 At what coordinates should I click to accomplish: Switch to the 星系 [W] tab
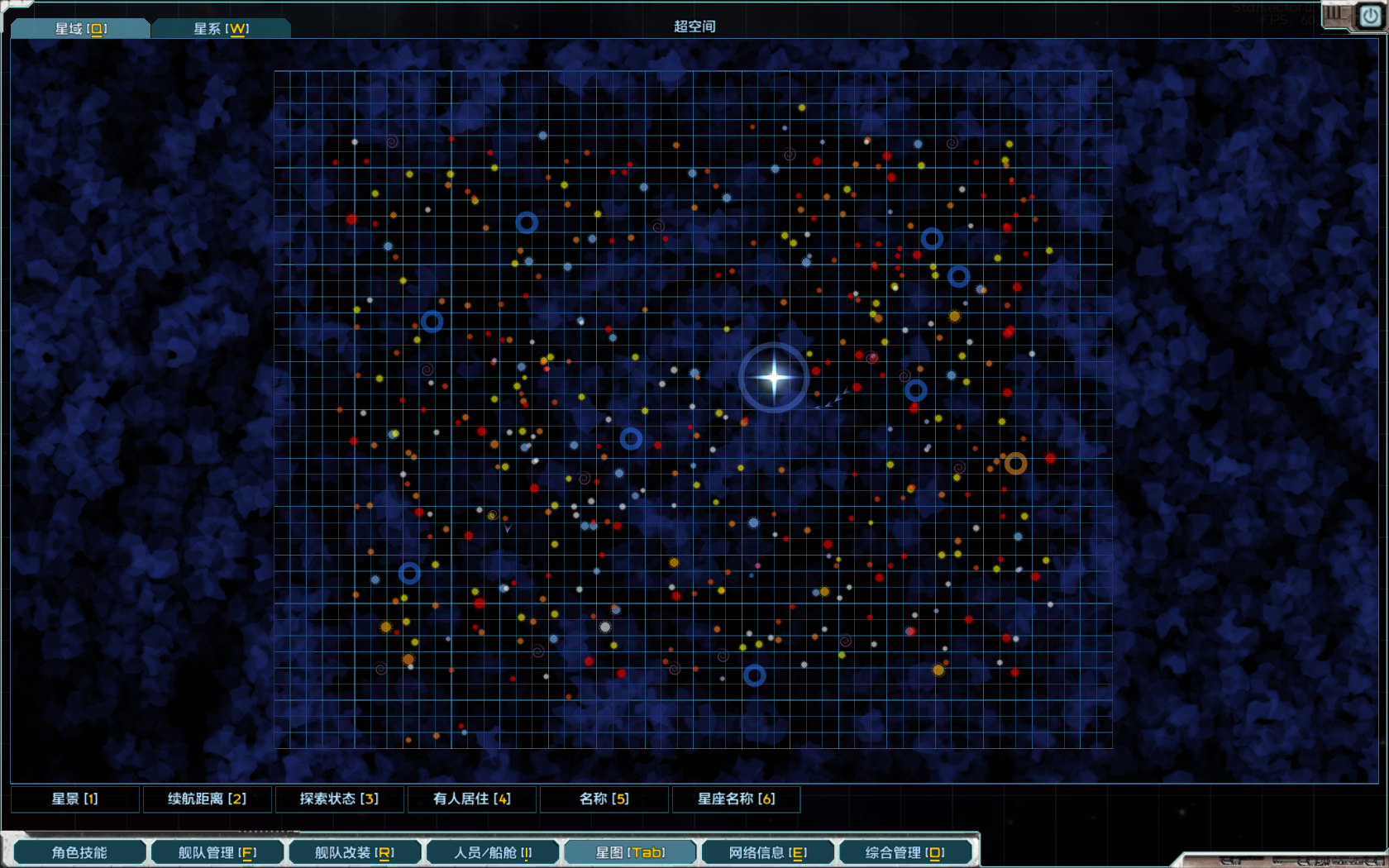(221, 26)
